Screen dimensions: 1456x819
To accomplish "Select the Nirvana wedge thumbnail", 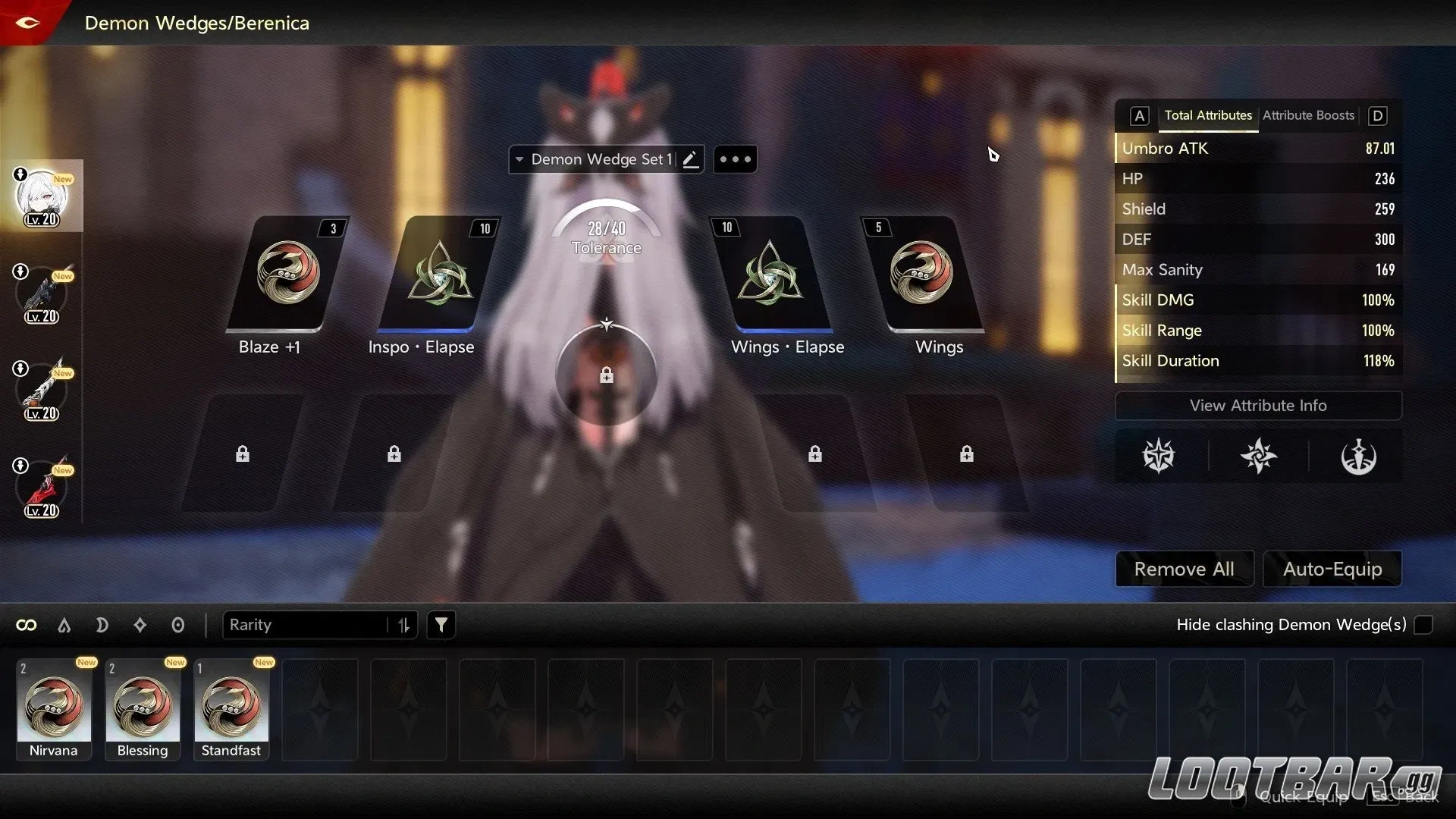I will pyautogui.click(x=53, y=705).
